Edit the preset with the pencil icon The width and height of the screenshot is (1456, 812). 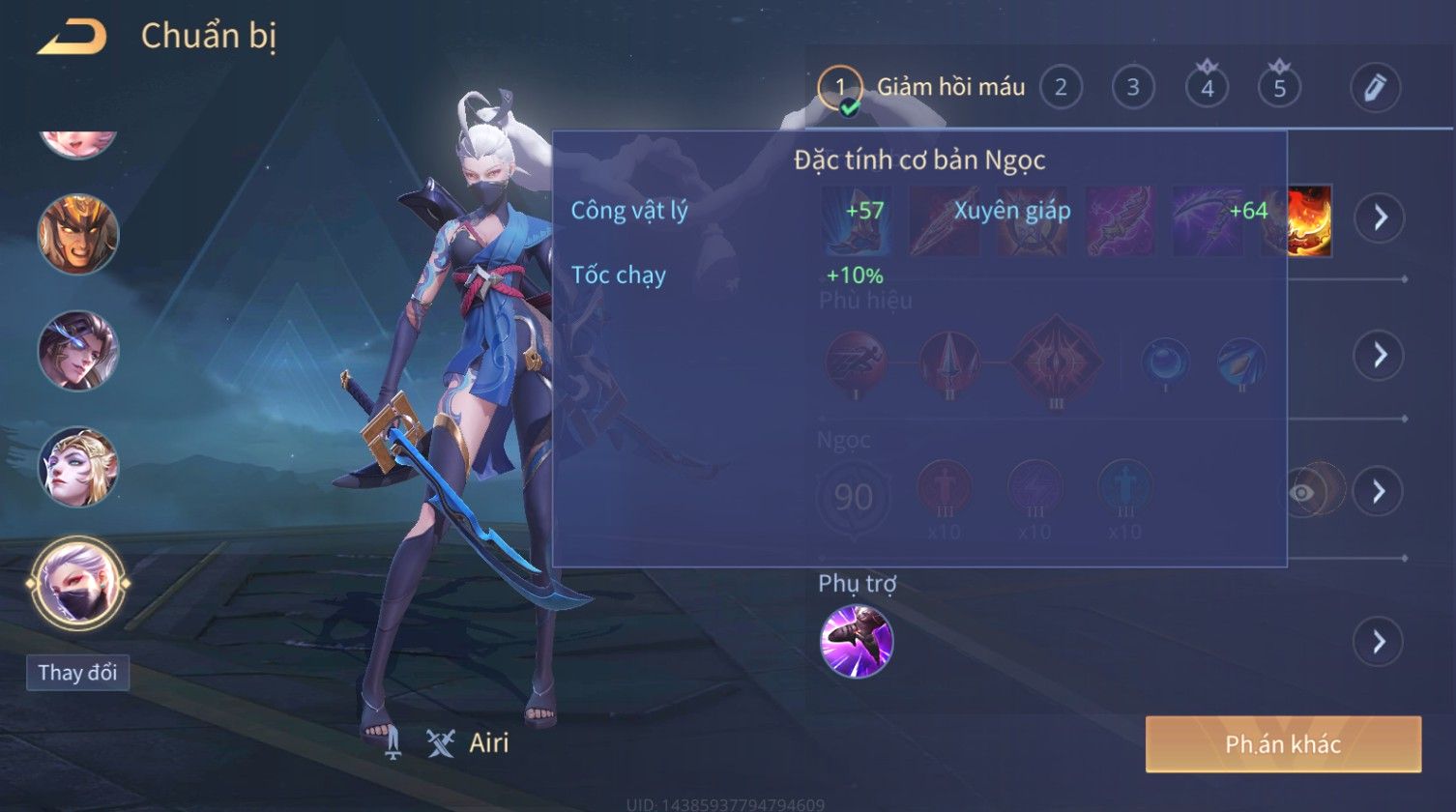click(x=1375, y=88)
